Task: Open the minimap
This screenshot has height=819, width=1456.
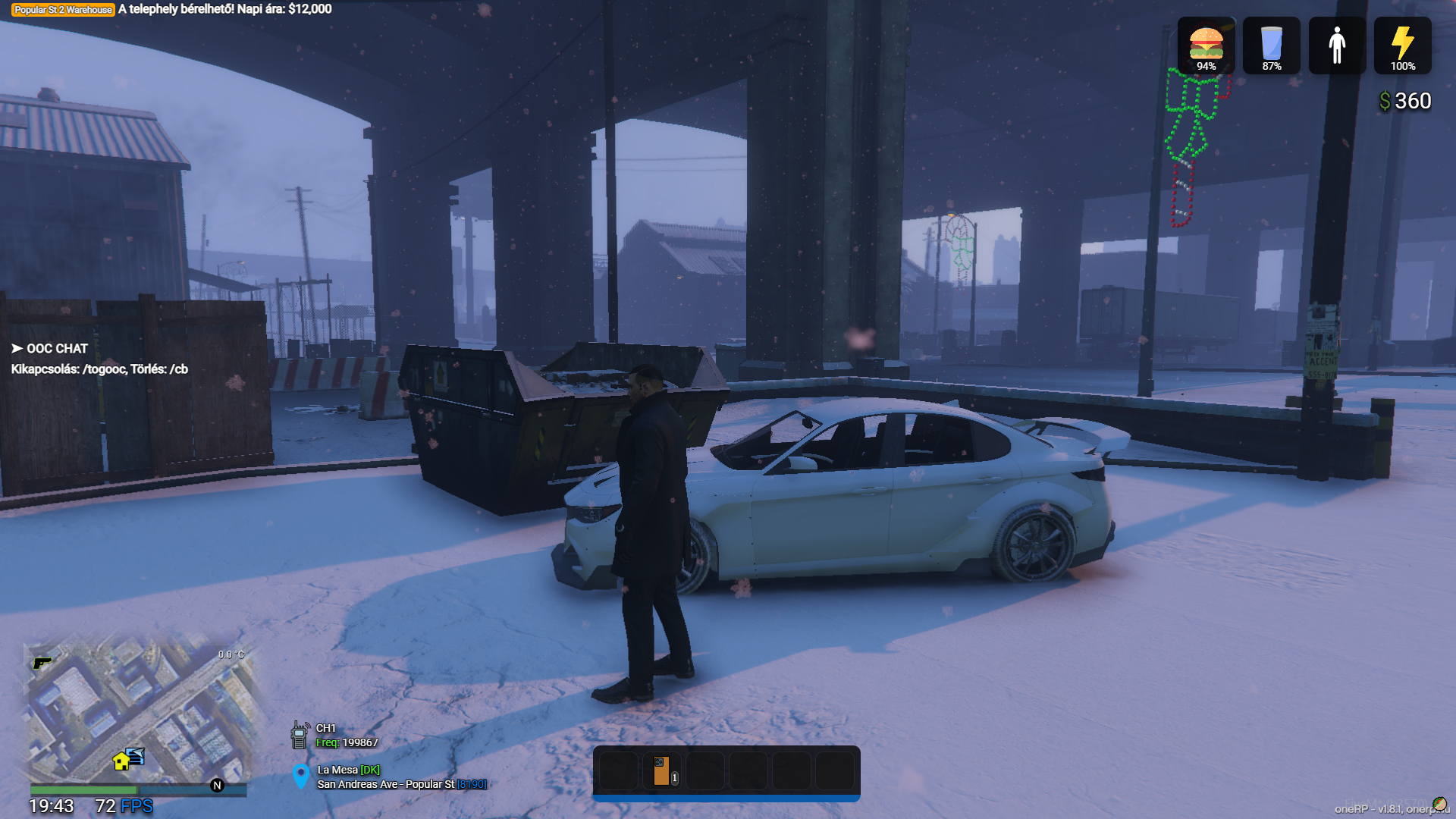Action: click(136, 713)
